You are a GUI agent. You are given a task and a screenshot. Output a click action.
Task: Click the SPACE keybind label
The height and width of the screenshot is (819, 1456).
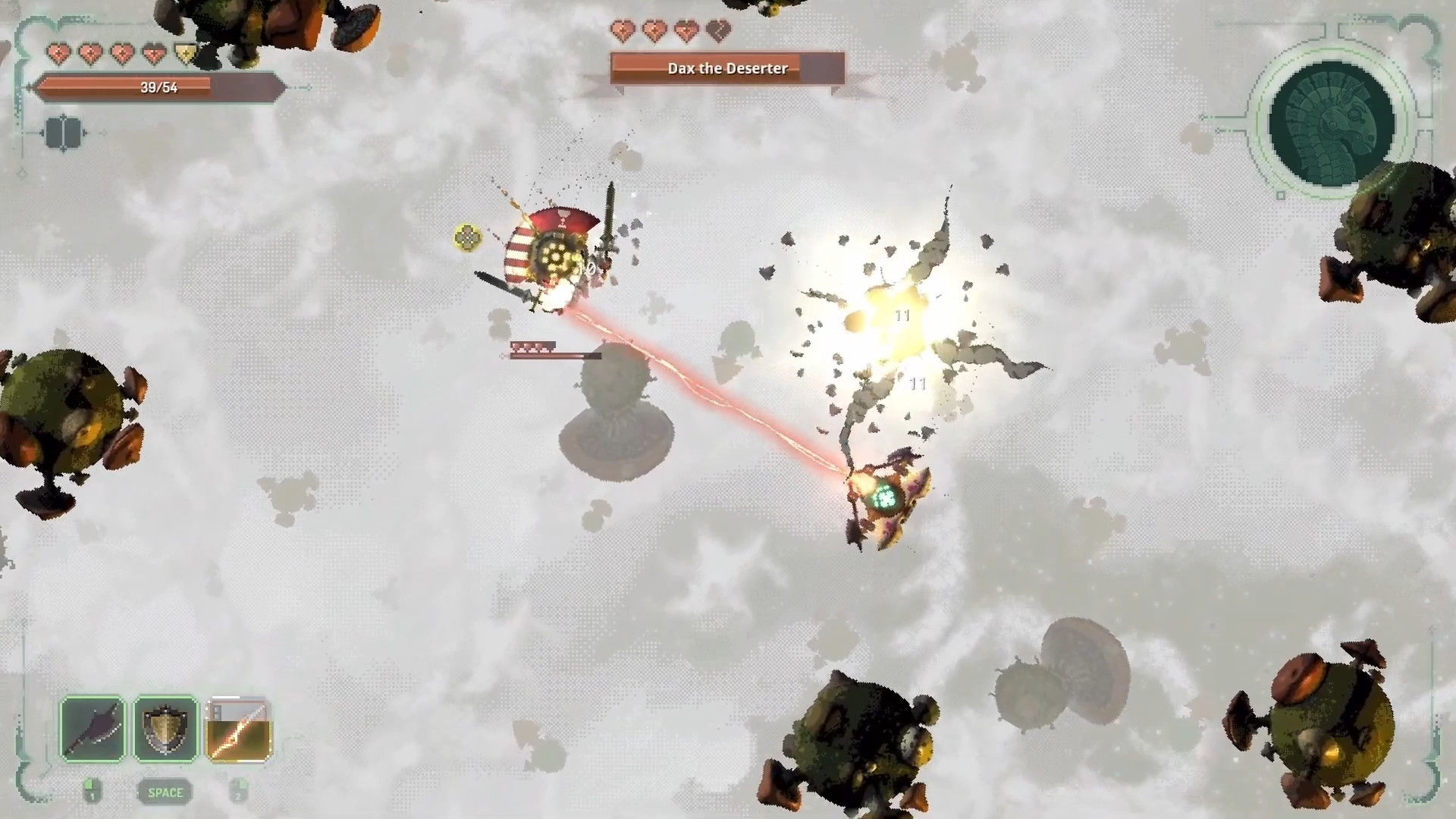[165, 792]
